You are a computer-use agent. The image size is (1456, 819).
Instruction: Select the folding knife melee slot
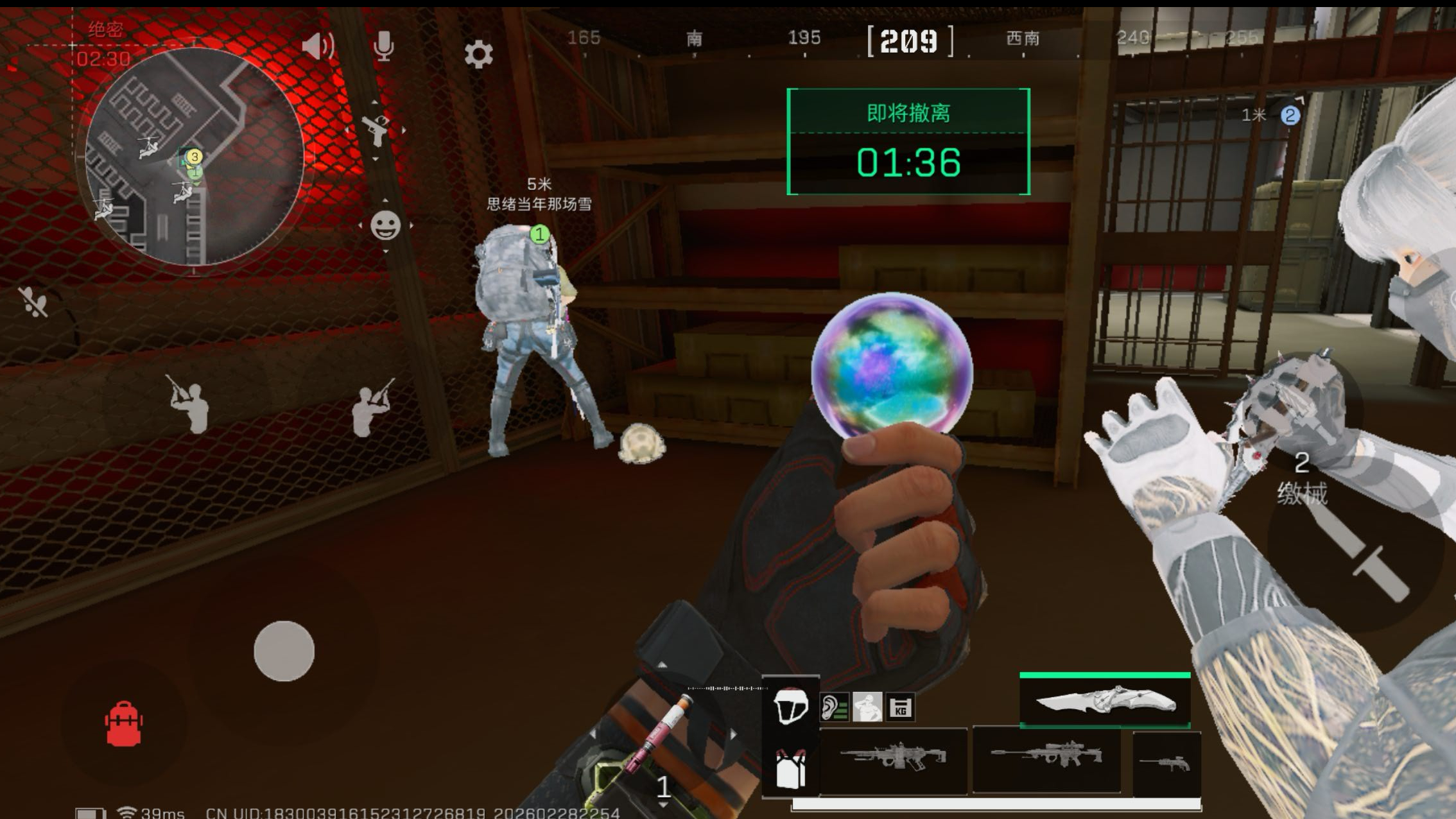[x=1105, y=701]
